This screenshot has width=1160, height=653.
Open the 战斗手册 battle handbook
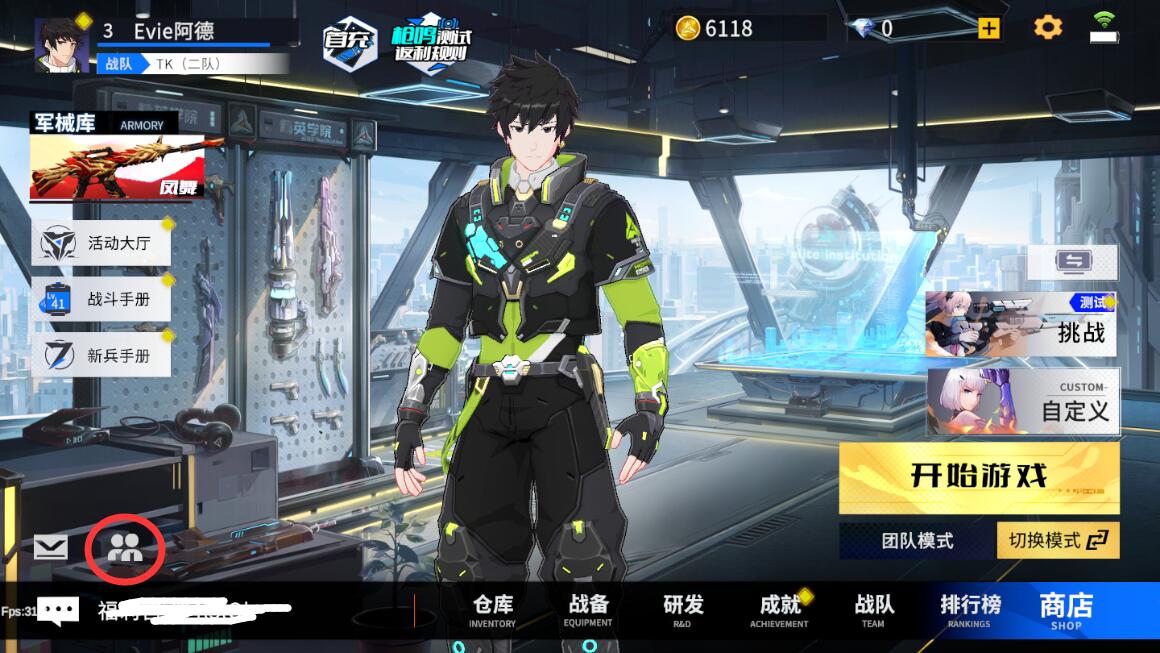pyautogui.click(x=101, y=299)
